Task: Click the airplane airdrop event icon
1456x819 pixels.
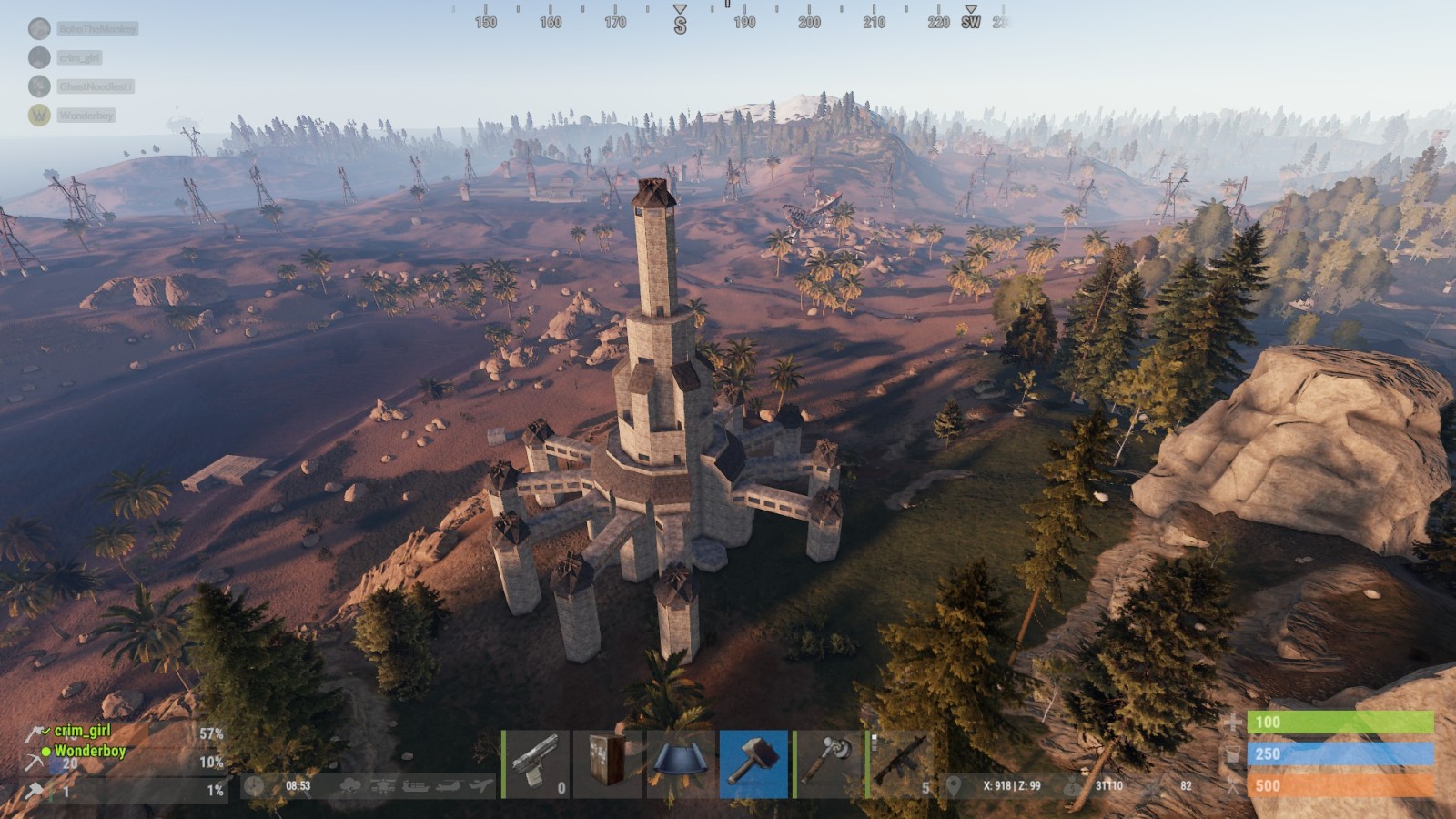Action: tap(482, 786)
